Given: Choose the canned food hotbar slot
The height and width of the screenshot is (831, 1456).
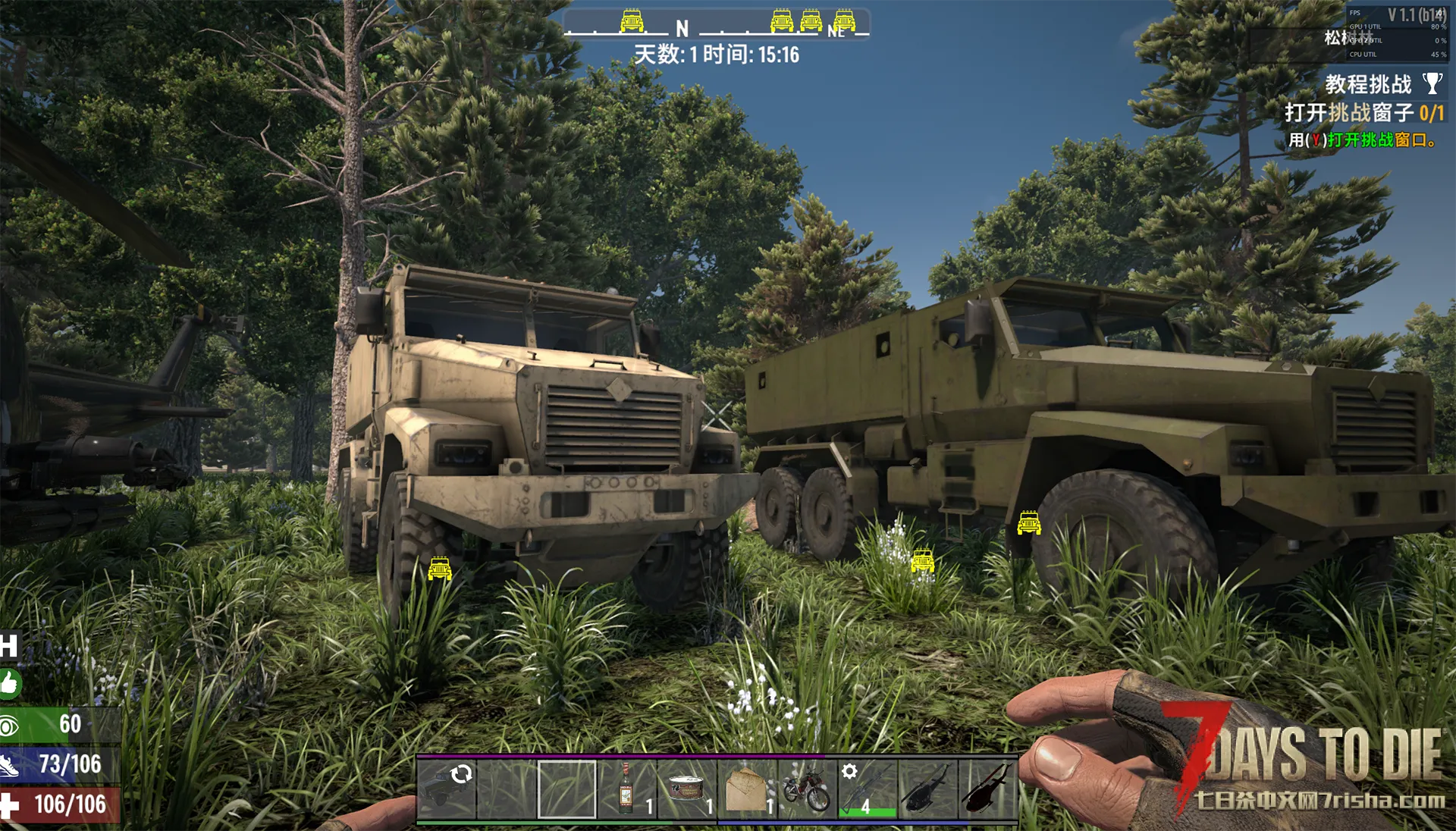Looking at the screenshot, I should pos(687,789).
